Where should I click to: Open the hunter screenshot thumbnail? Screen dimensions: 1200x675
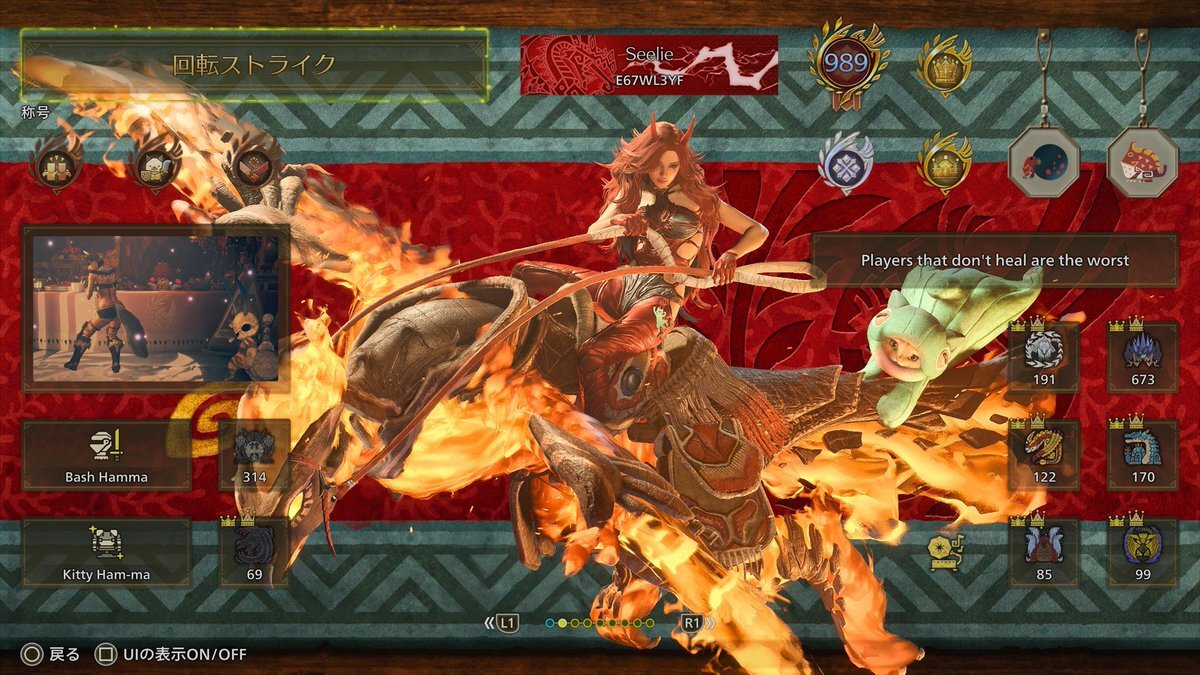(156, 308)
